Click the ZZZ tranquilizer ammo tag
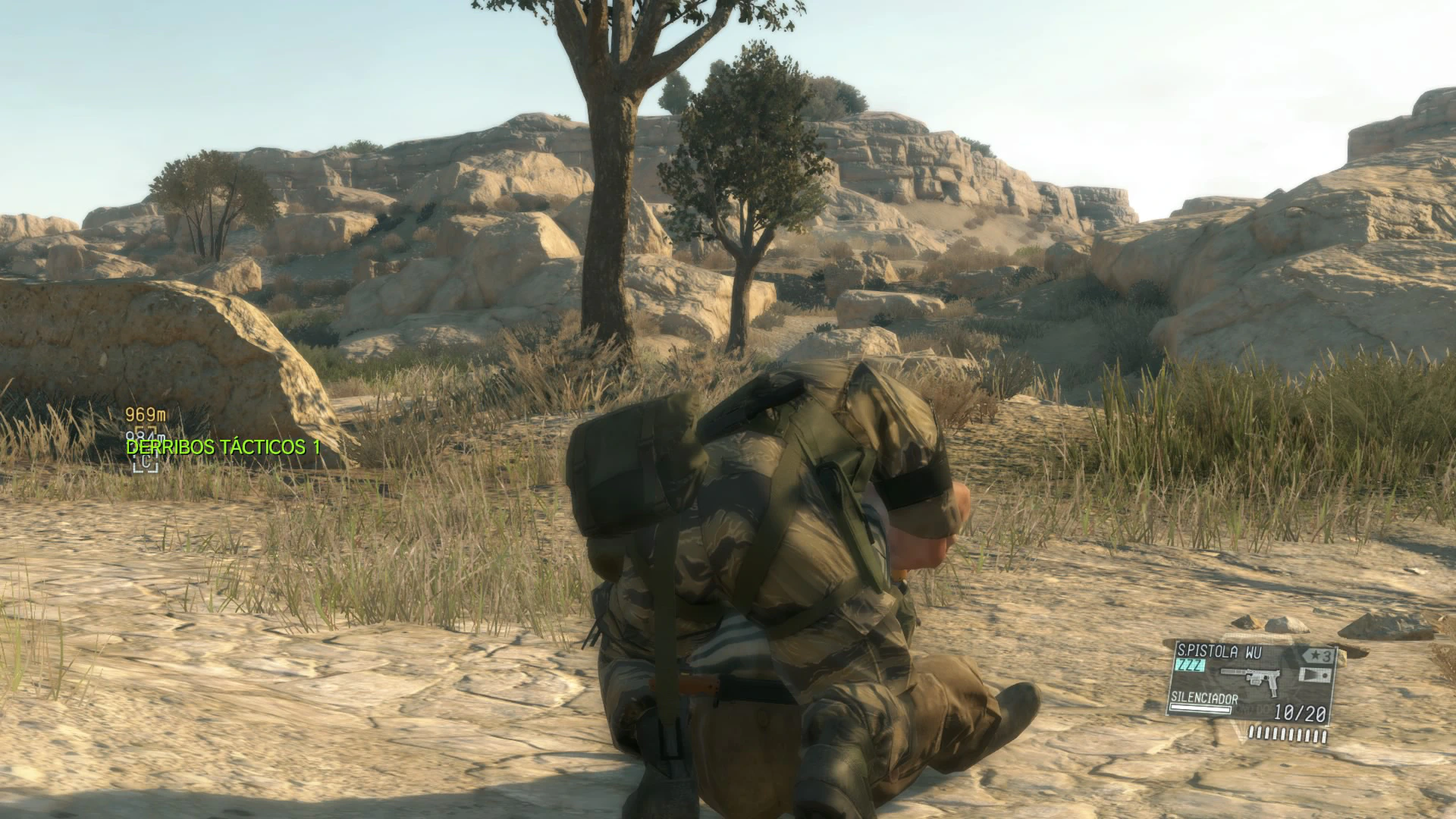This screenshot has height=819, width=1456. point(1189,666)
